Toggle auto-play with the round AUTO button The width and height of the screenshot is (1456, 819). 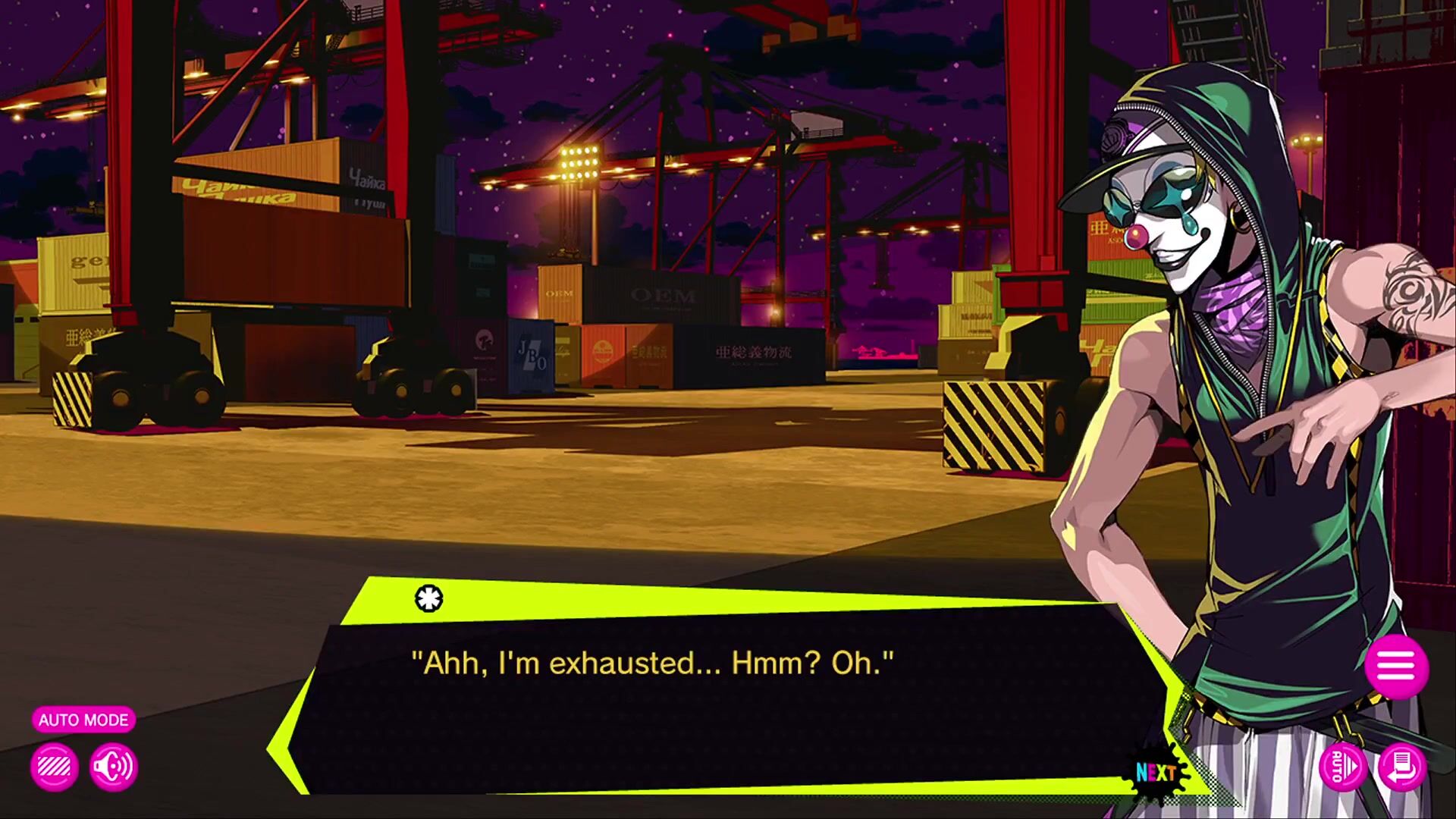click(x=1342, y=767)
